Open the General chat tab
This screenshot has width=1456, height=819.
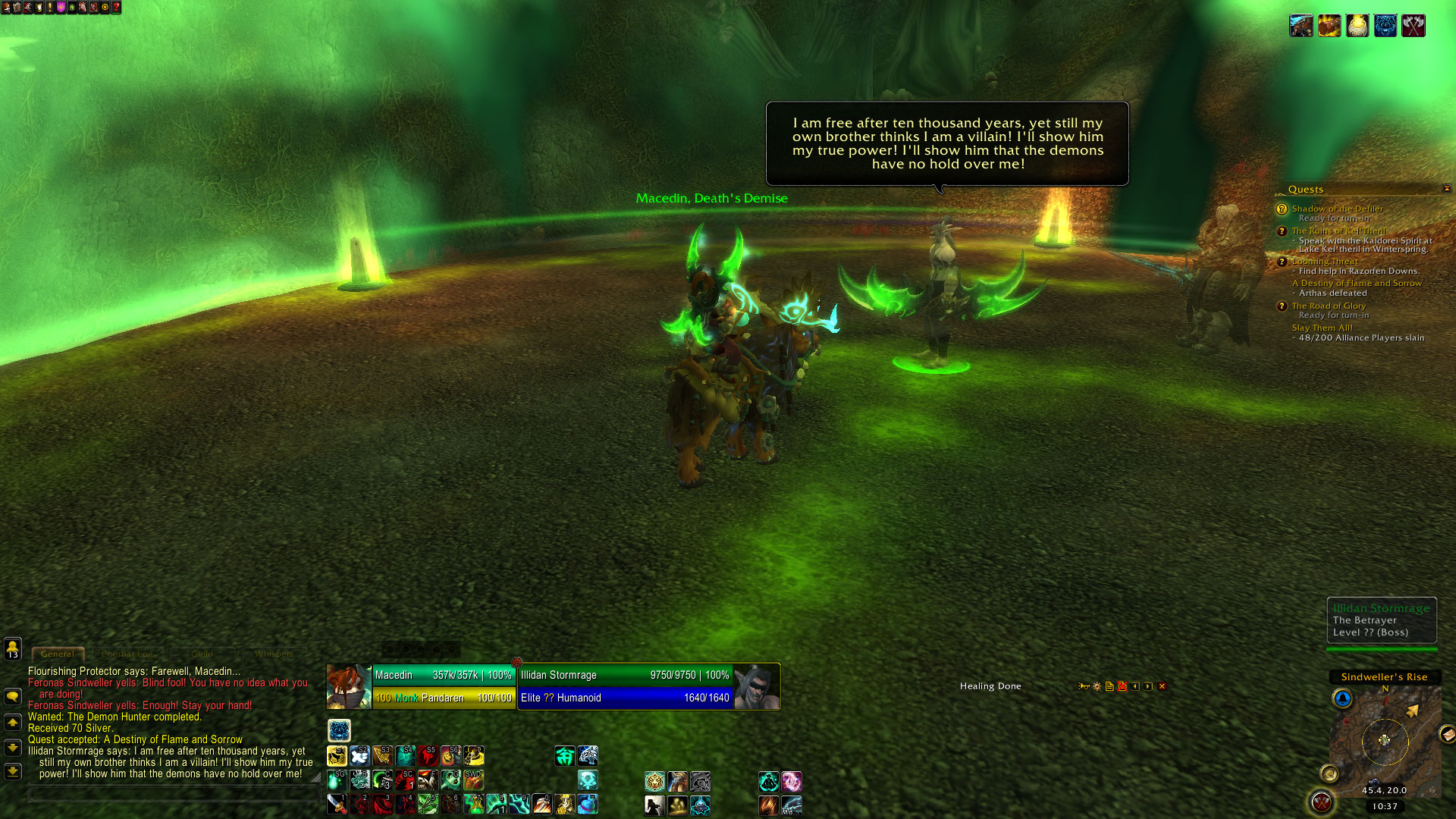(x=58, y=654)
